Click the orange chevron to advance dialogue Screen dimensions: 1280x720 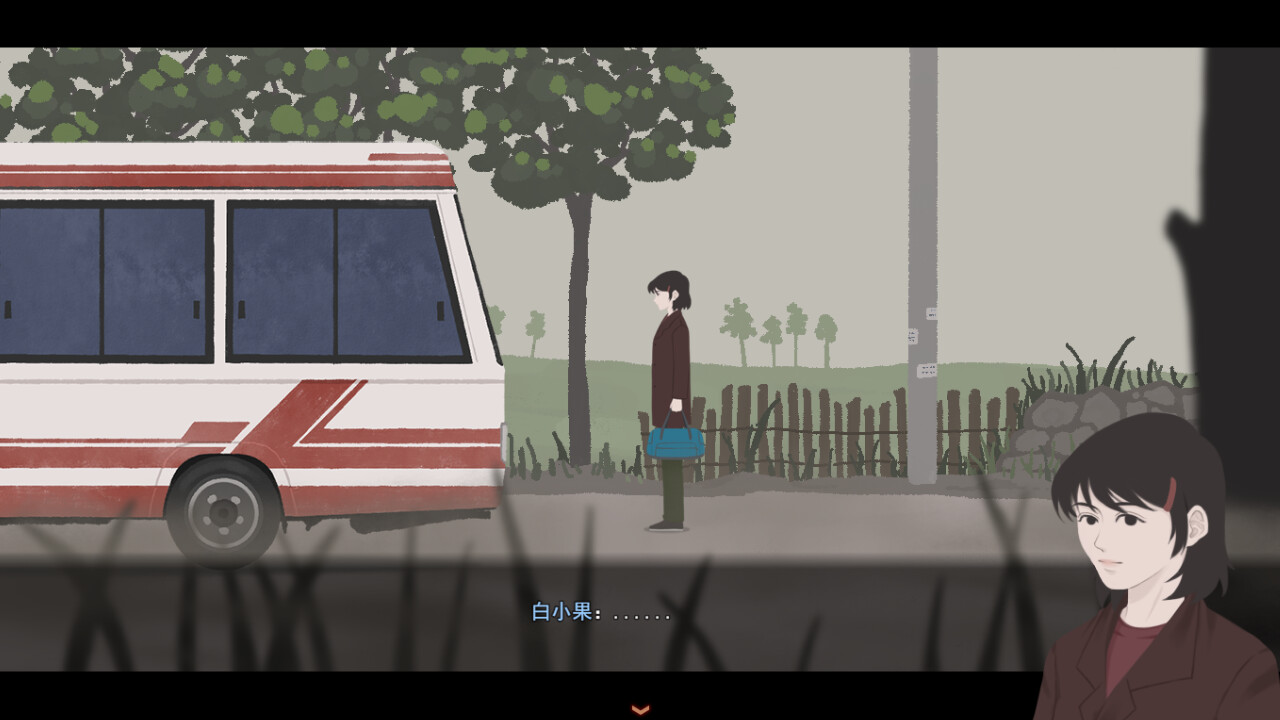click(x=638, y=708)
